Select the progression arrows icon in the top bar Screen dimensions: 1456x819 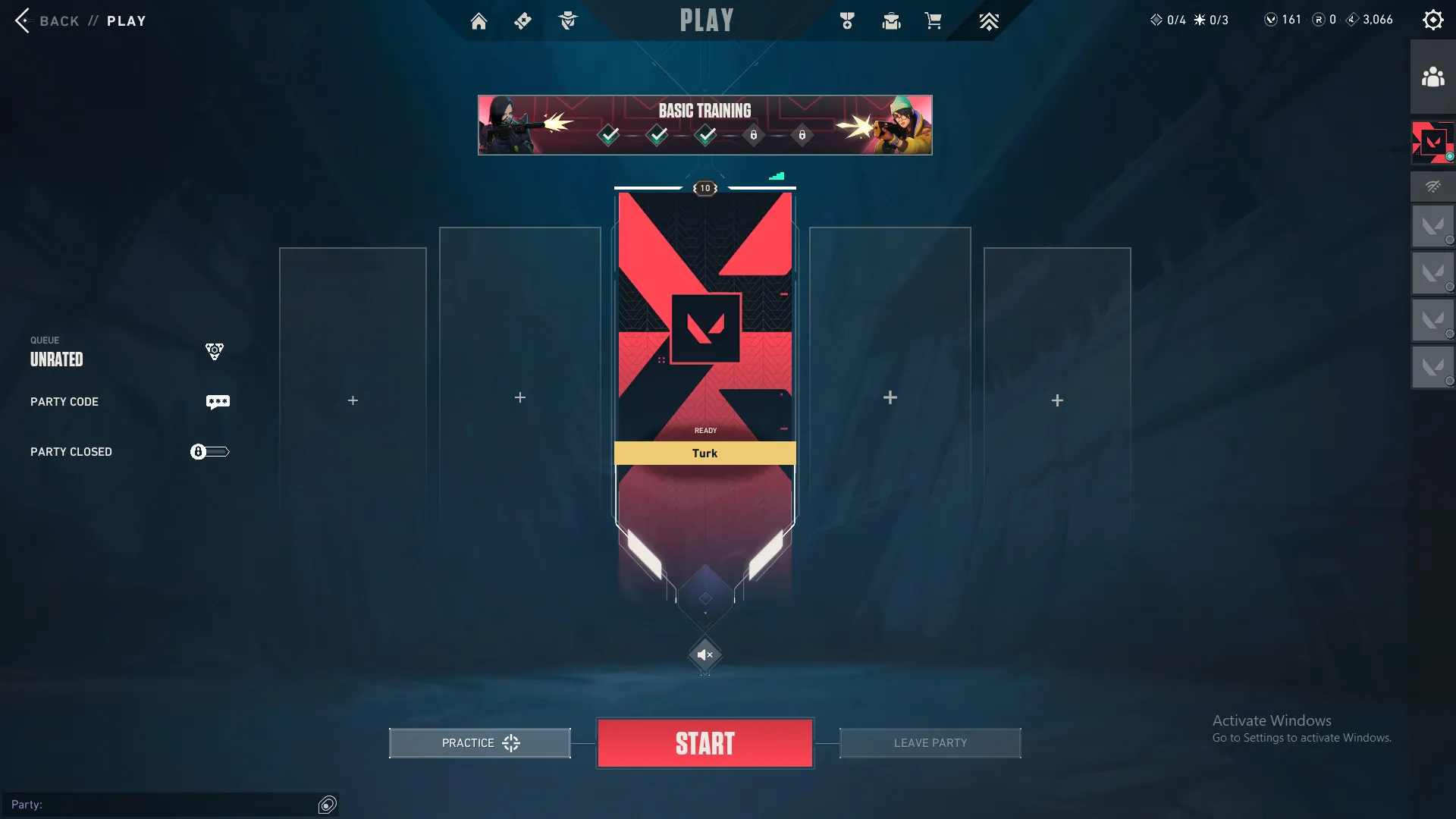989,20
